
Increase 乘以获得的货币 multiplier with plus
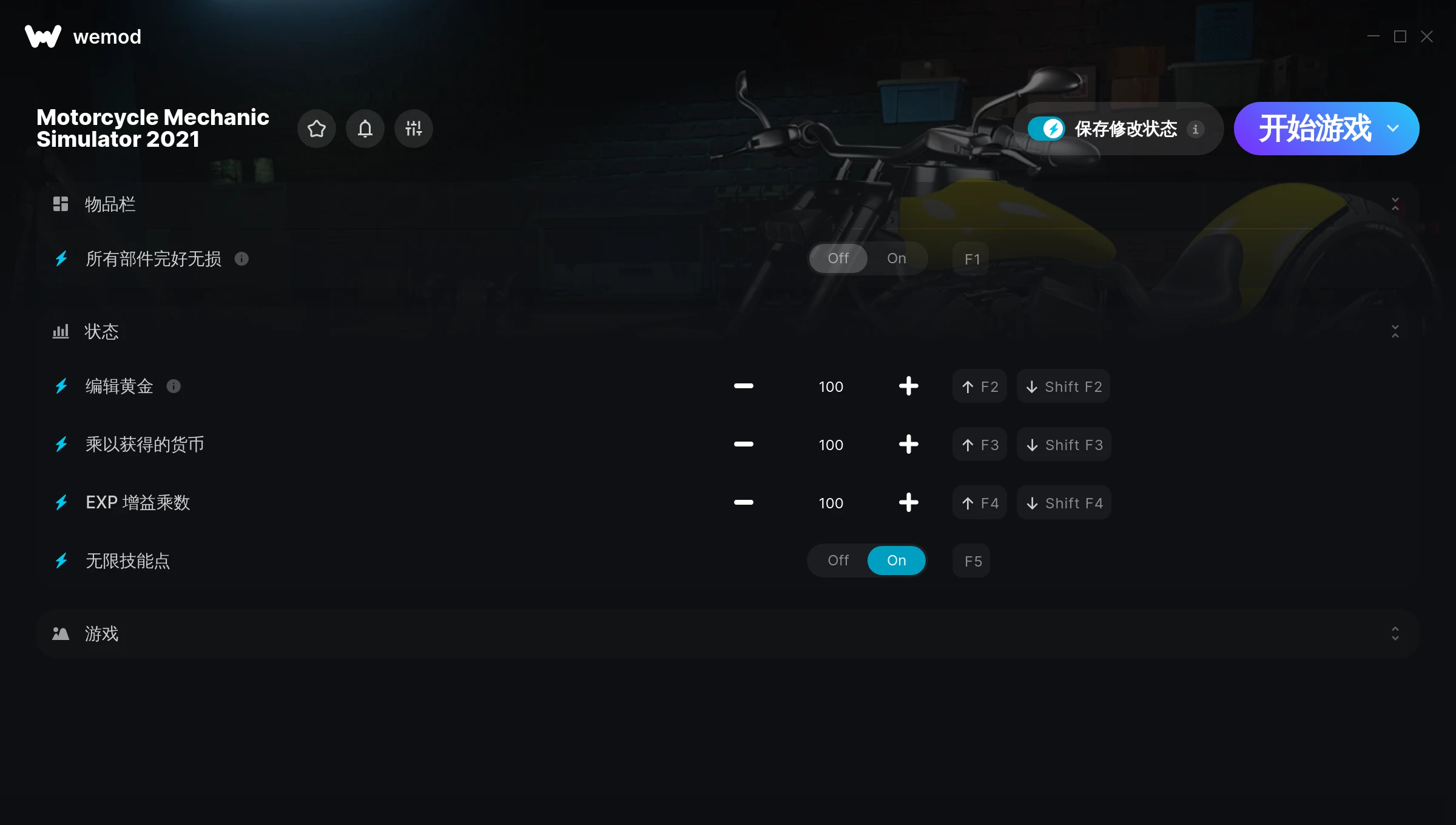click(x=908, y=445)
